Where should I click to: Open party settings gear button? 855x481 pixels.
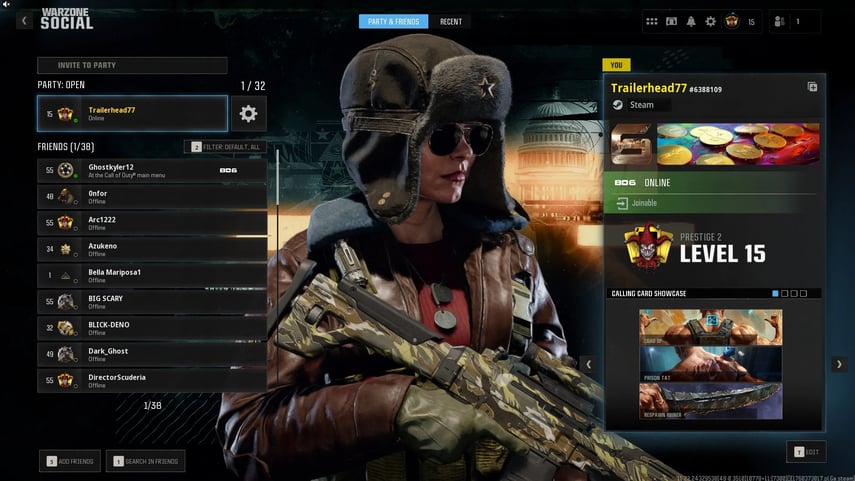tap(248, 114)
